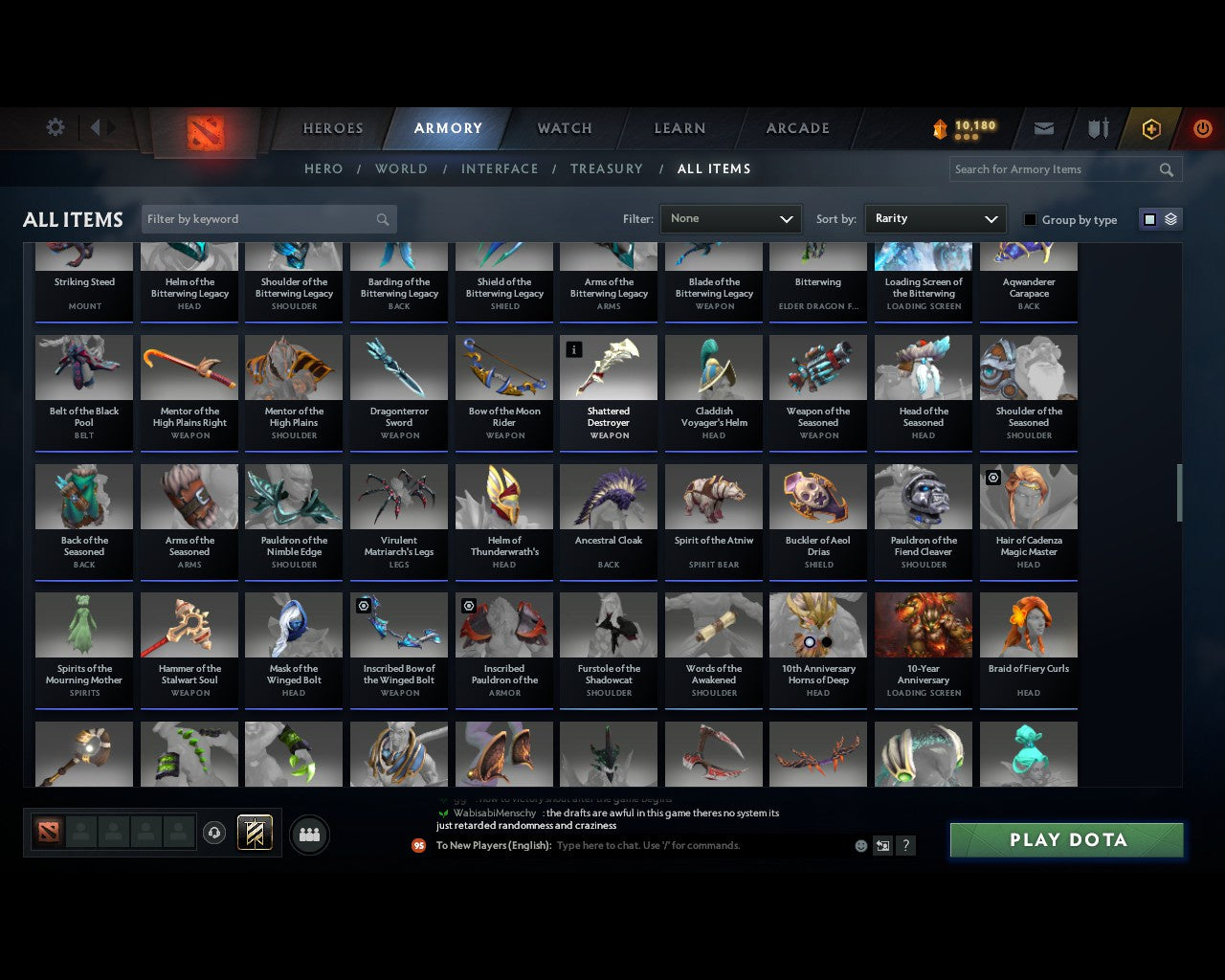Screen dimensions: 1225x980
Task: Click the red power button icon
Action: [1202, 128]
